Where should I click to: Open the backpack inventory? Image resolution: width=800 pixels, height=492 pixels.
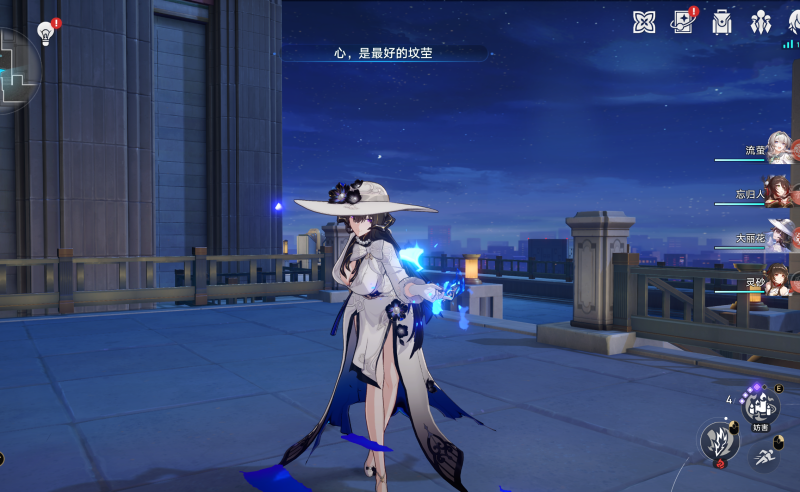pos(721,22)
